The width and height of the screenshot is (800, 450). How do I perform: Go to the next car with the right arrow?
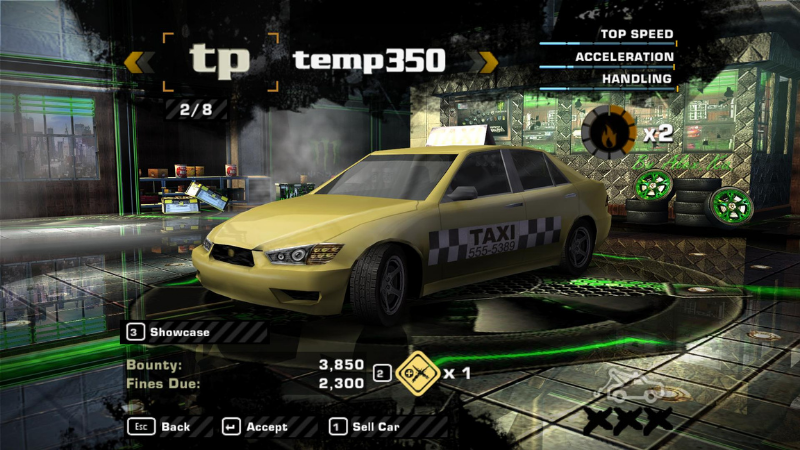(485, 62)
